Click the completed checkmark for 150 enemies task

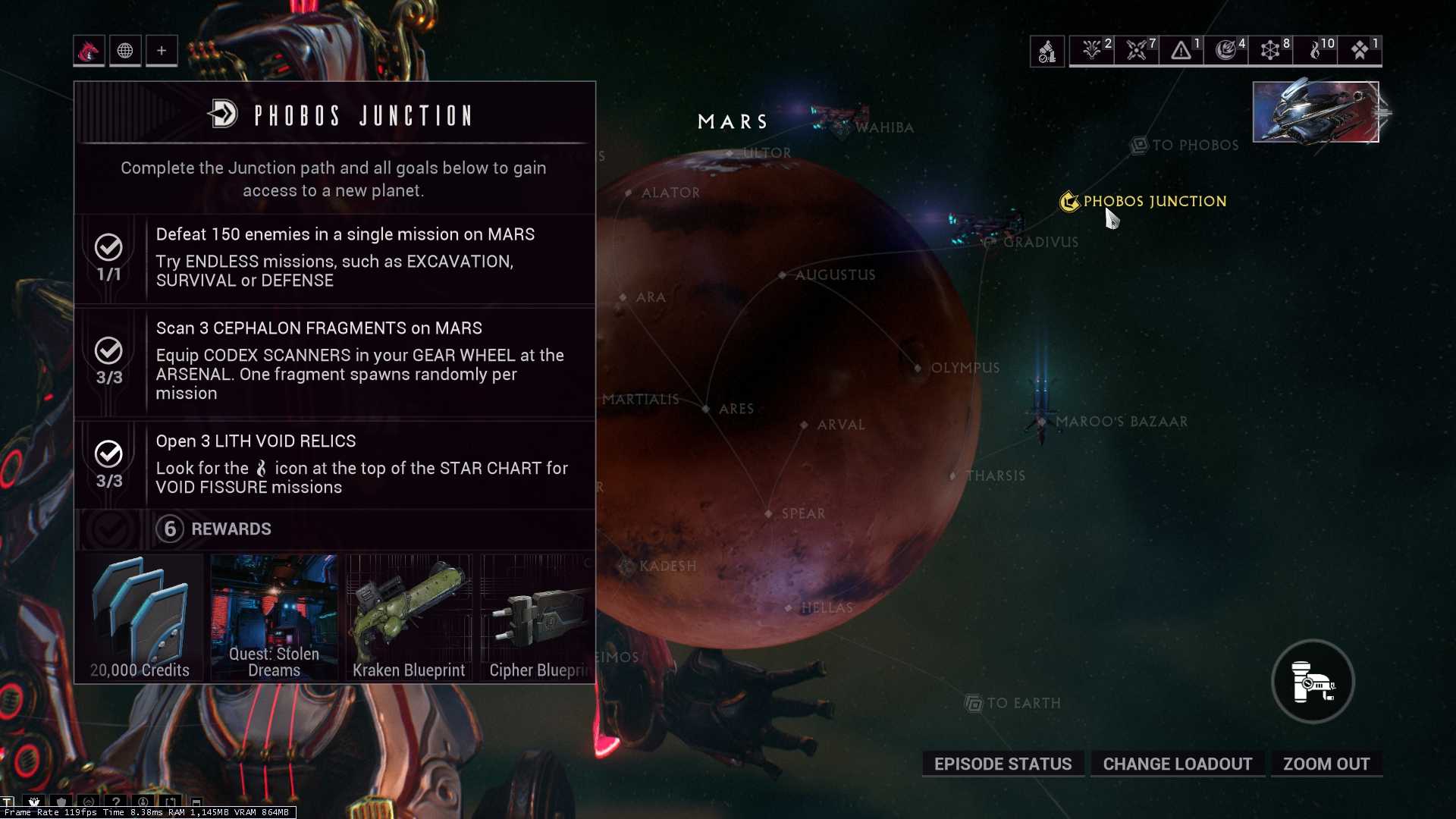pyautogui.click(x=109, y=246)
